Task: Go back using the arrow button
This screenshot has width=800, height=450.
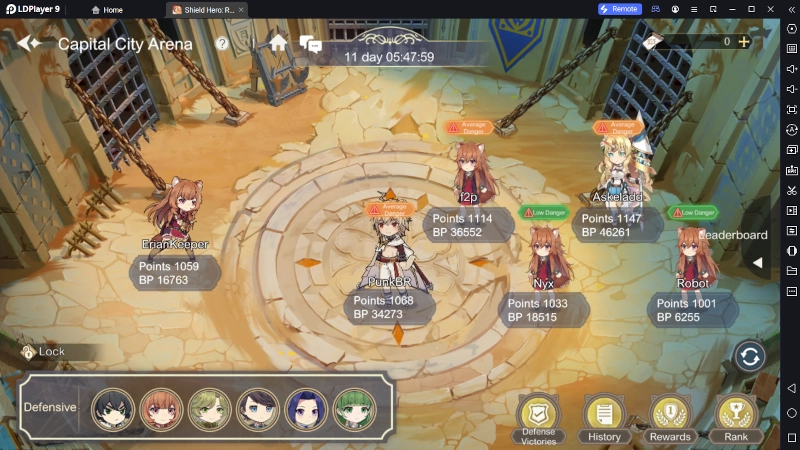Action: [x=29, y=43]
